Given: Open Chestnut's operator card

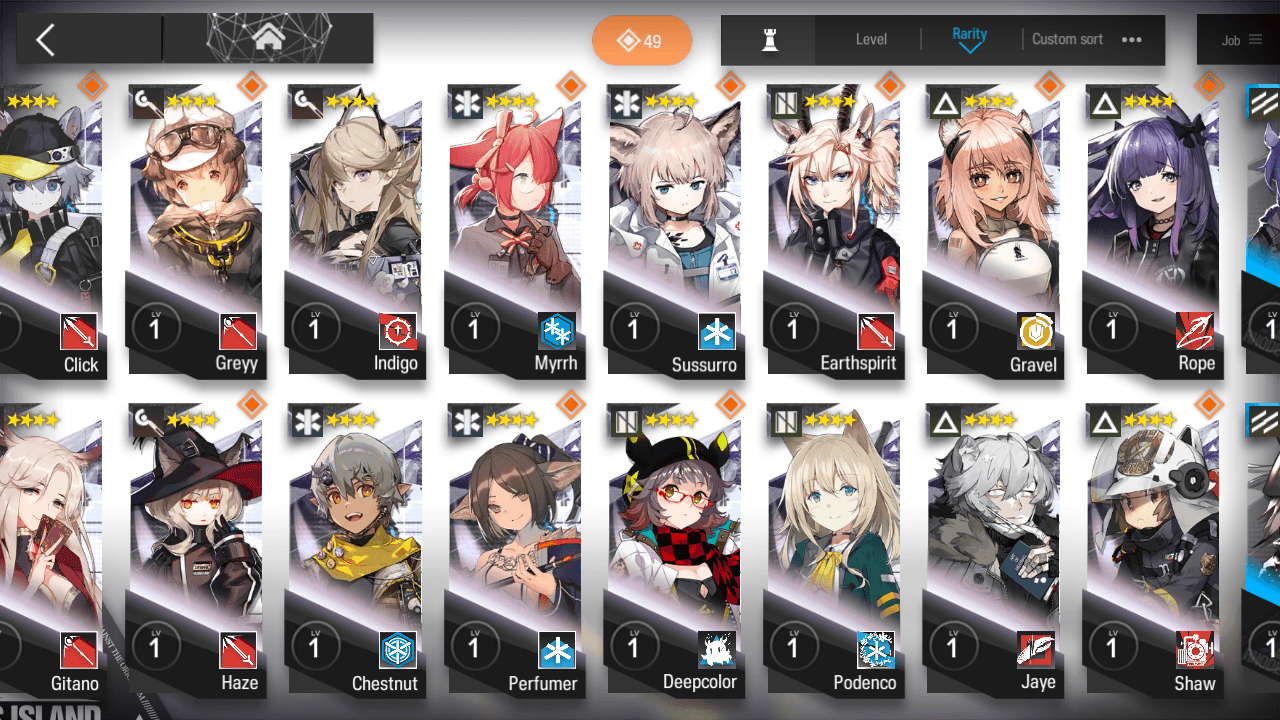Looking at the screenshot, I should (x=355, y=550).
